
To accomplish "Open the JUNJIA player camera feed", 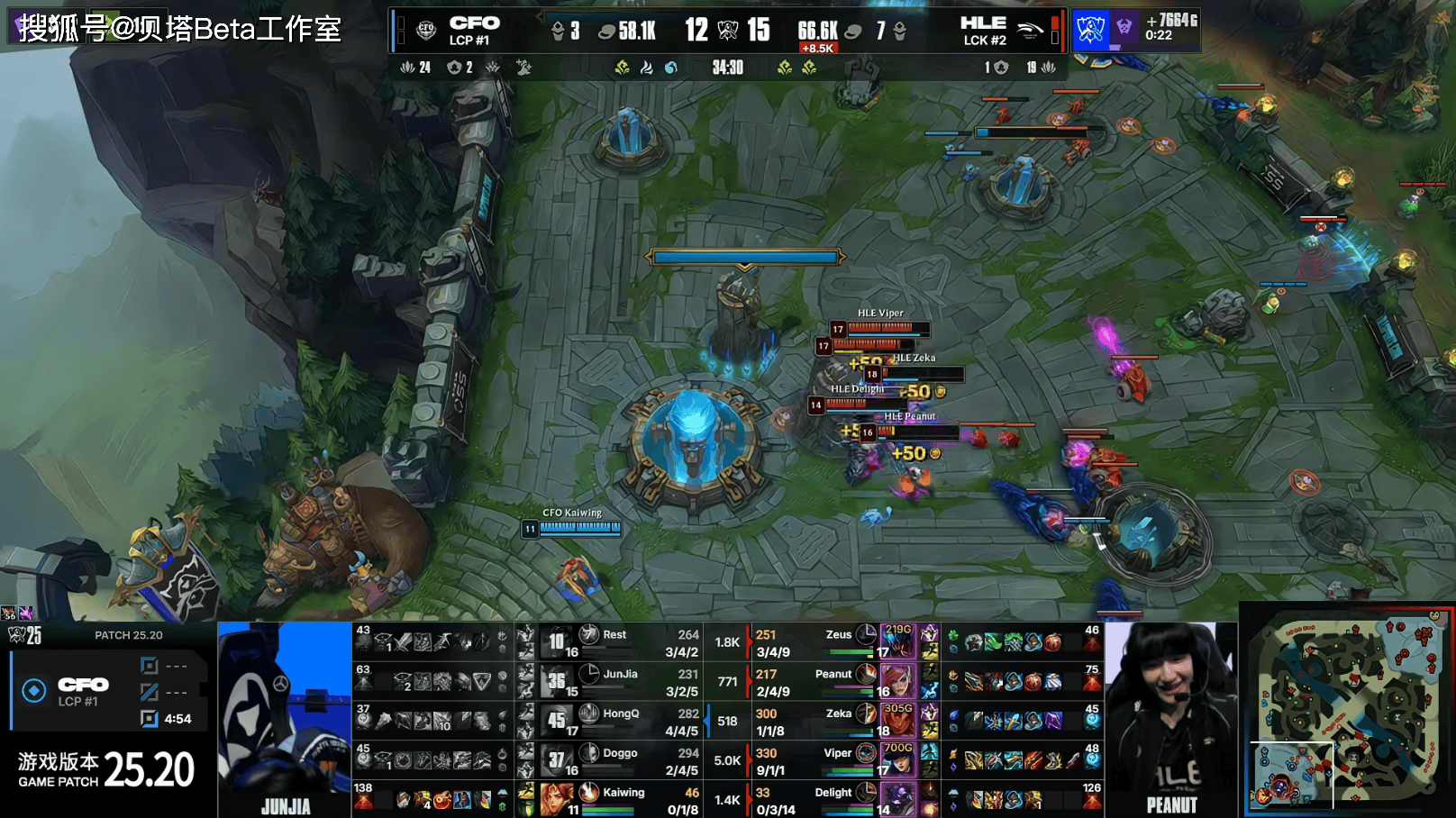I will point(285,719).
